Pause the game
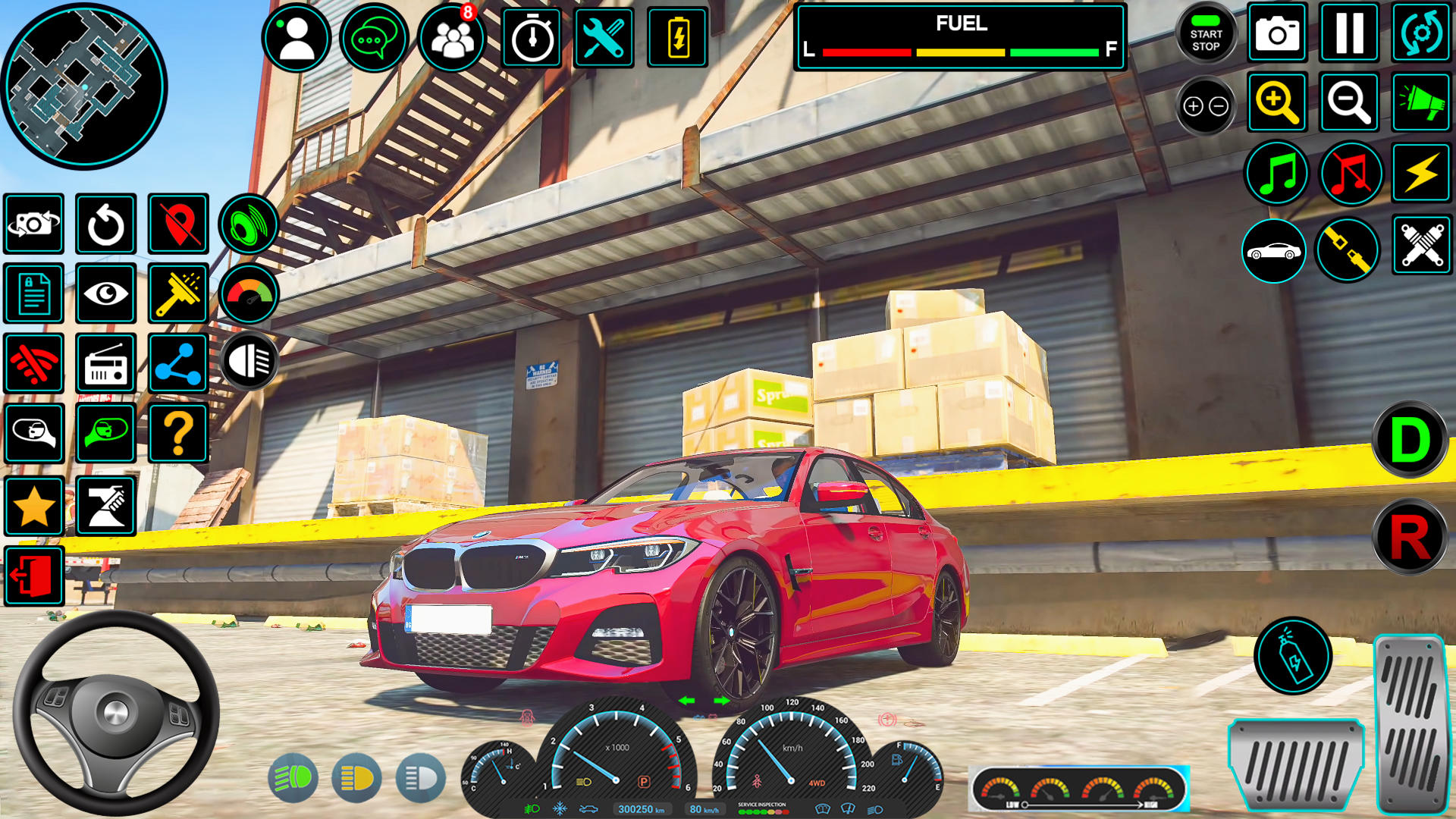Screen dimensions: 1456x819 (x=1349, y=33)
